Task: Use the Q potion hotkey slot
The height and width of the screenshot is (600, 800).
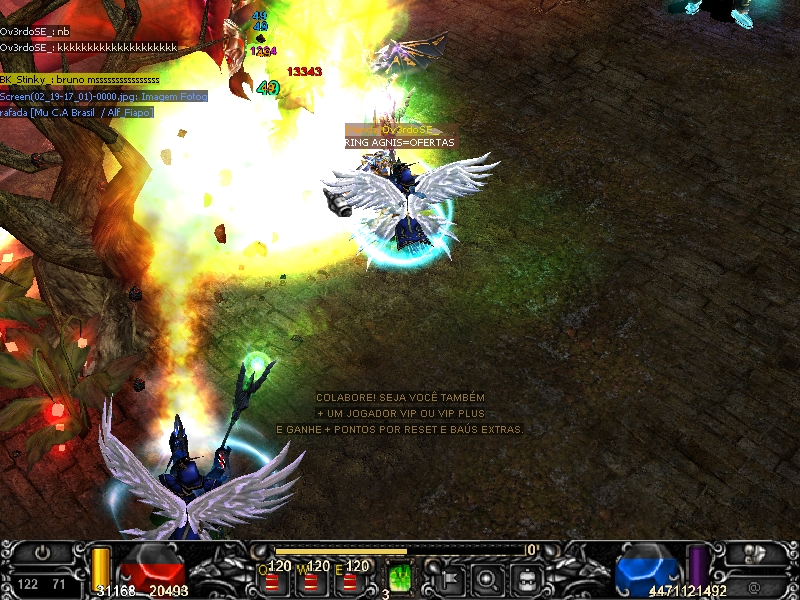Action: [x=272, y=578]
